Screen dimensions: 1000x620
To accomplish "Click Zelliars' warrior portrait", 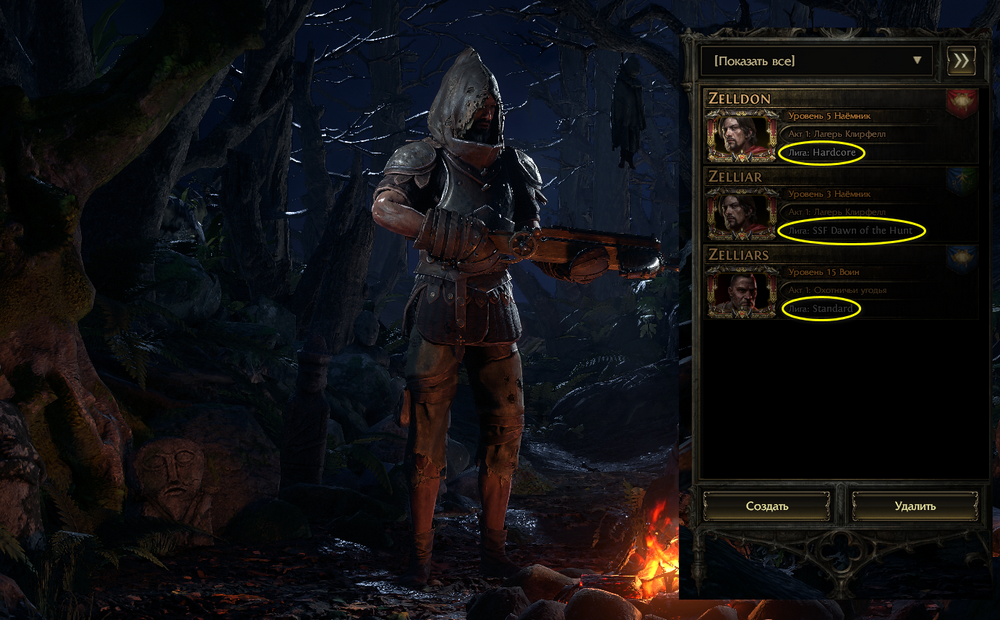I will click(x=741, y=291).
